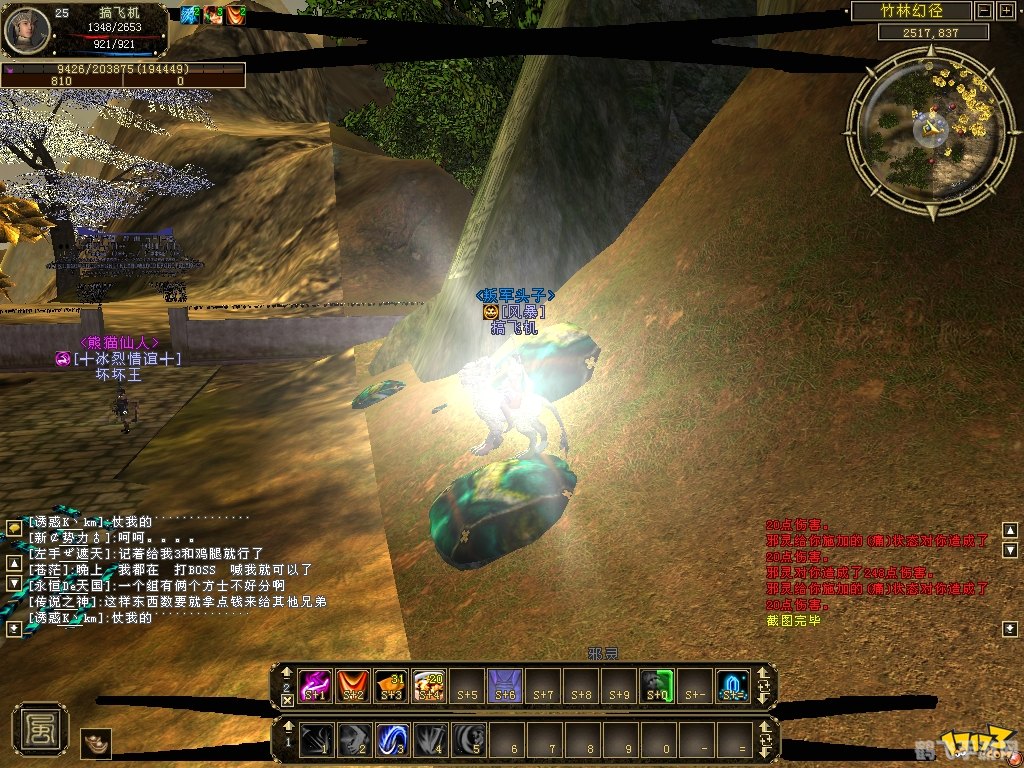Open the character portrait panel

pos(25,29)
